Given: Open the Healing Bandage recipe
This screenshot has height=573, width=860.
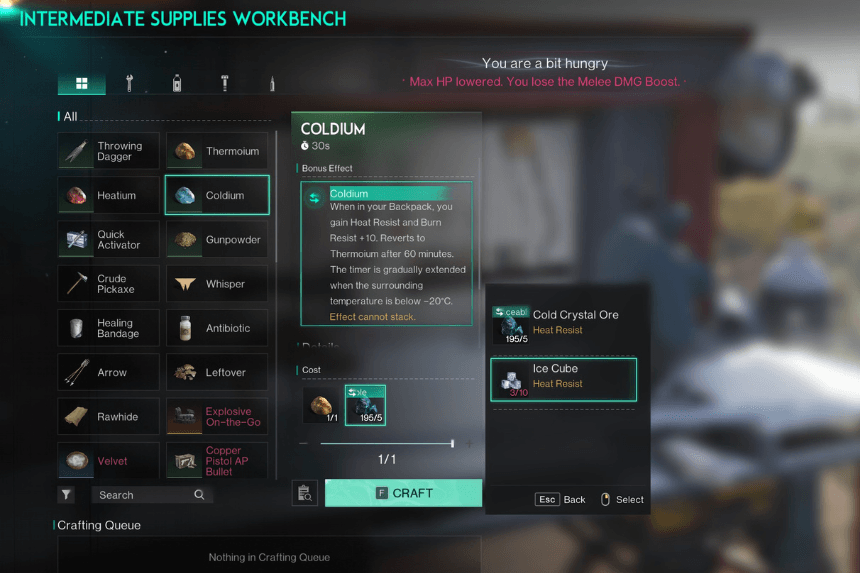Looking at the screenshot, I should pyautogui.click(x=108, y=328).
